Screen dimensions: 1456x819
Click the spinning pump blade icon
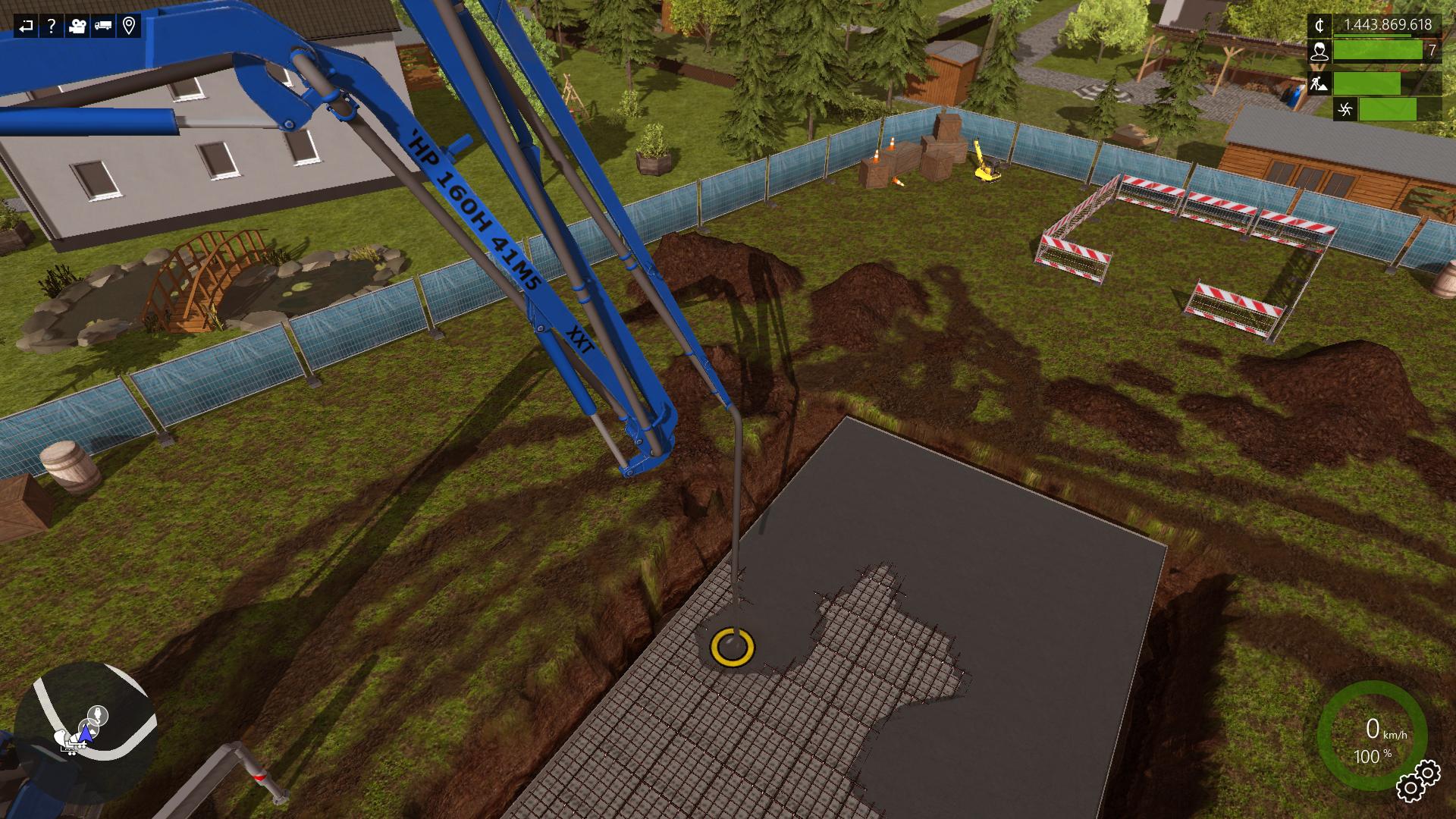[x=1345, y=109]
